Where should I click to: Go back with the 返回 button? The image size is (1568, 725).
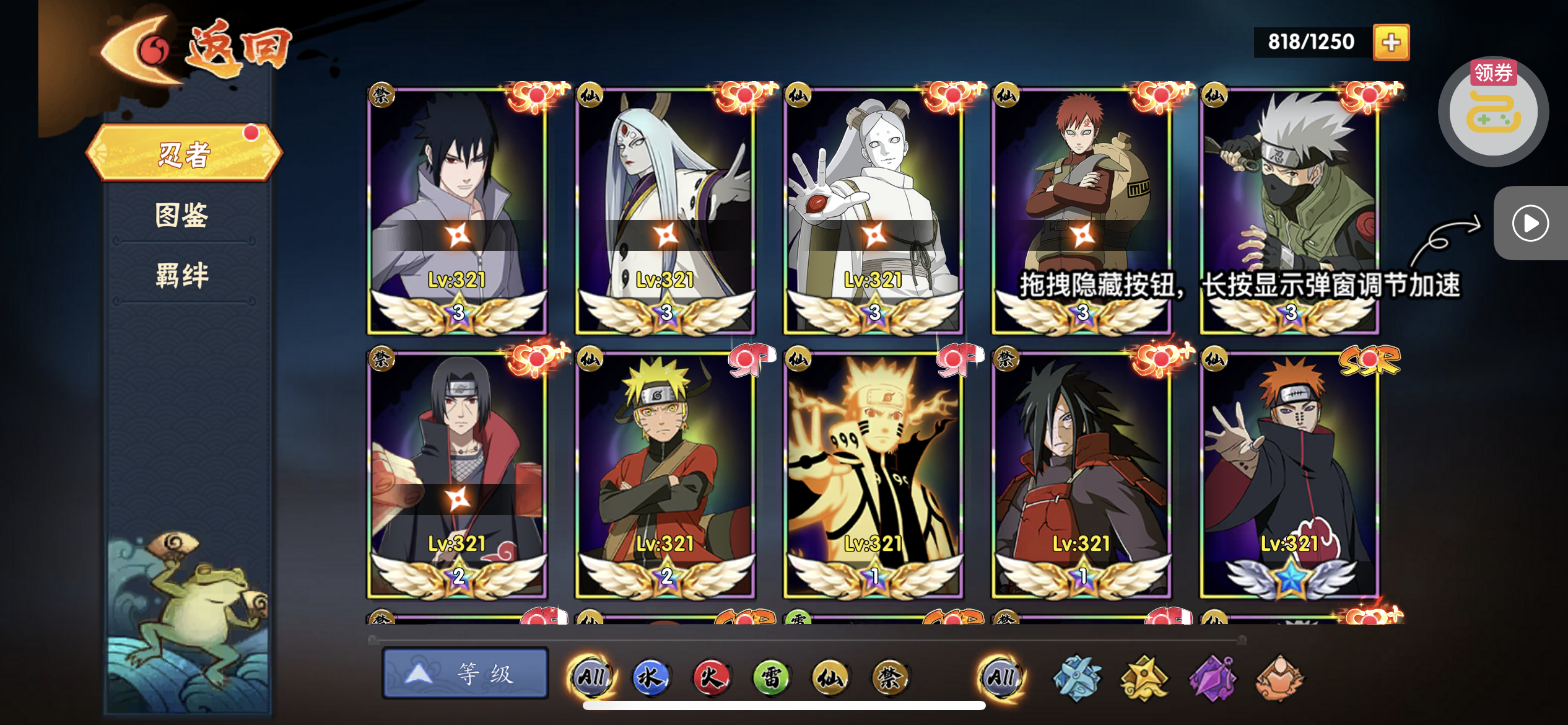pos(198,51)
